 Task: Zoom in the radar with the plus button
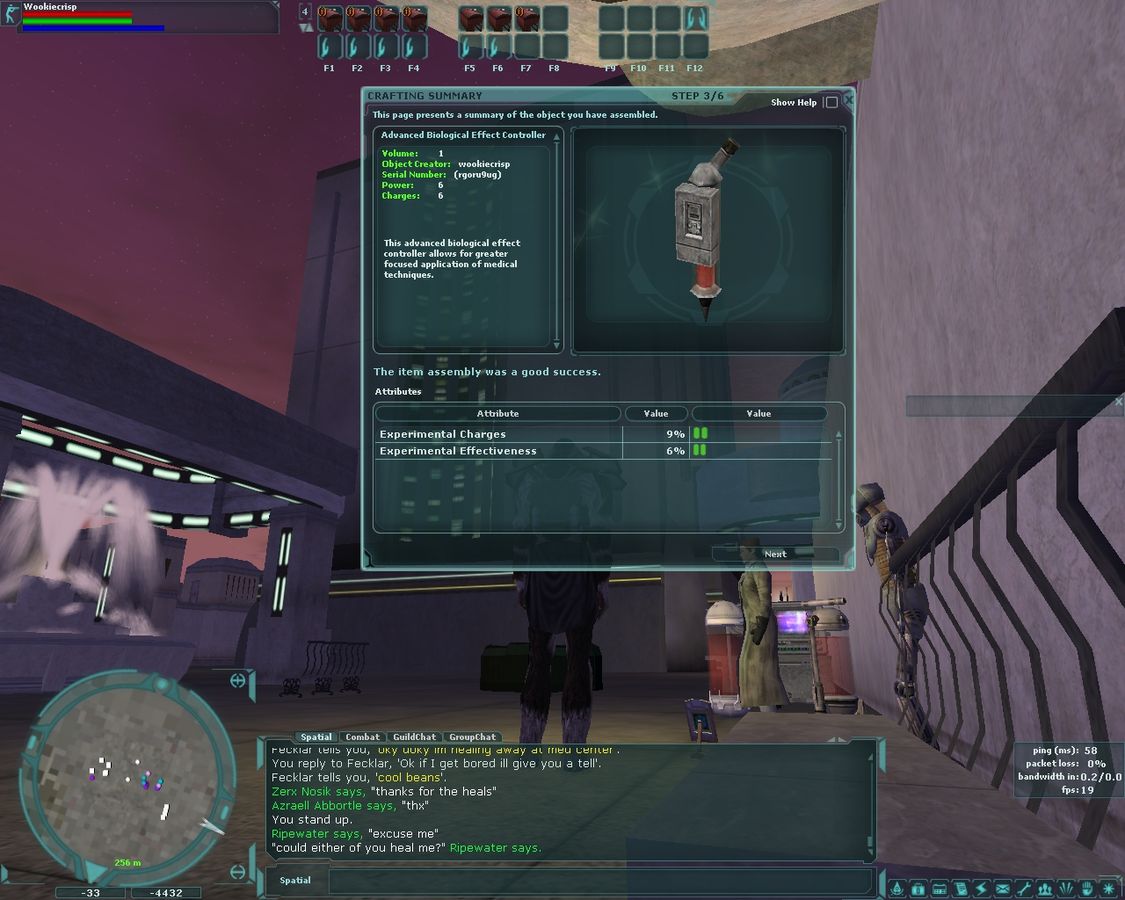pyautogui.click(x=238, y=681)
